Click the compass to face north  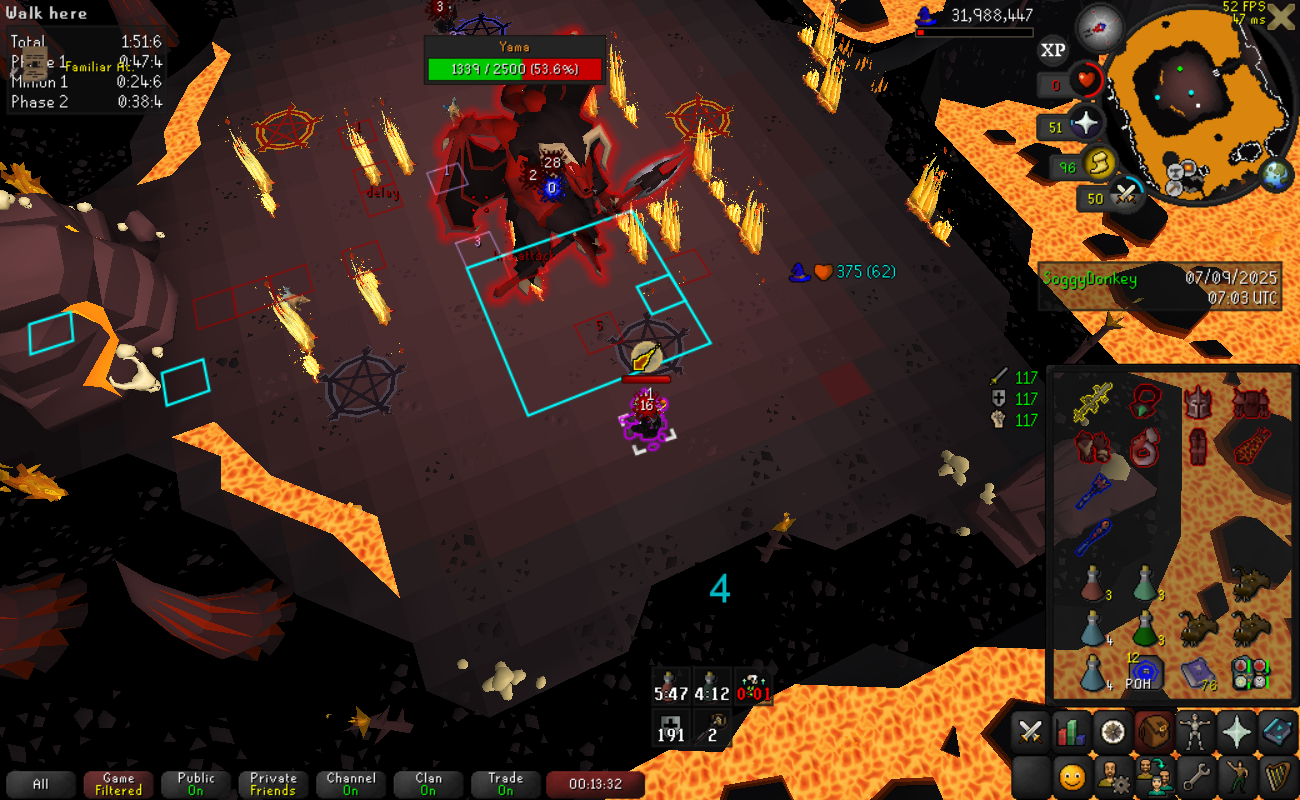1100,28
